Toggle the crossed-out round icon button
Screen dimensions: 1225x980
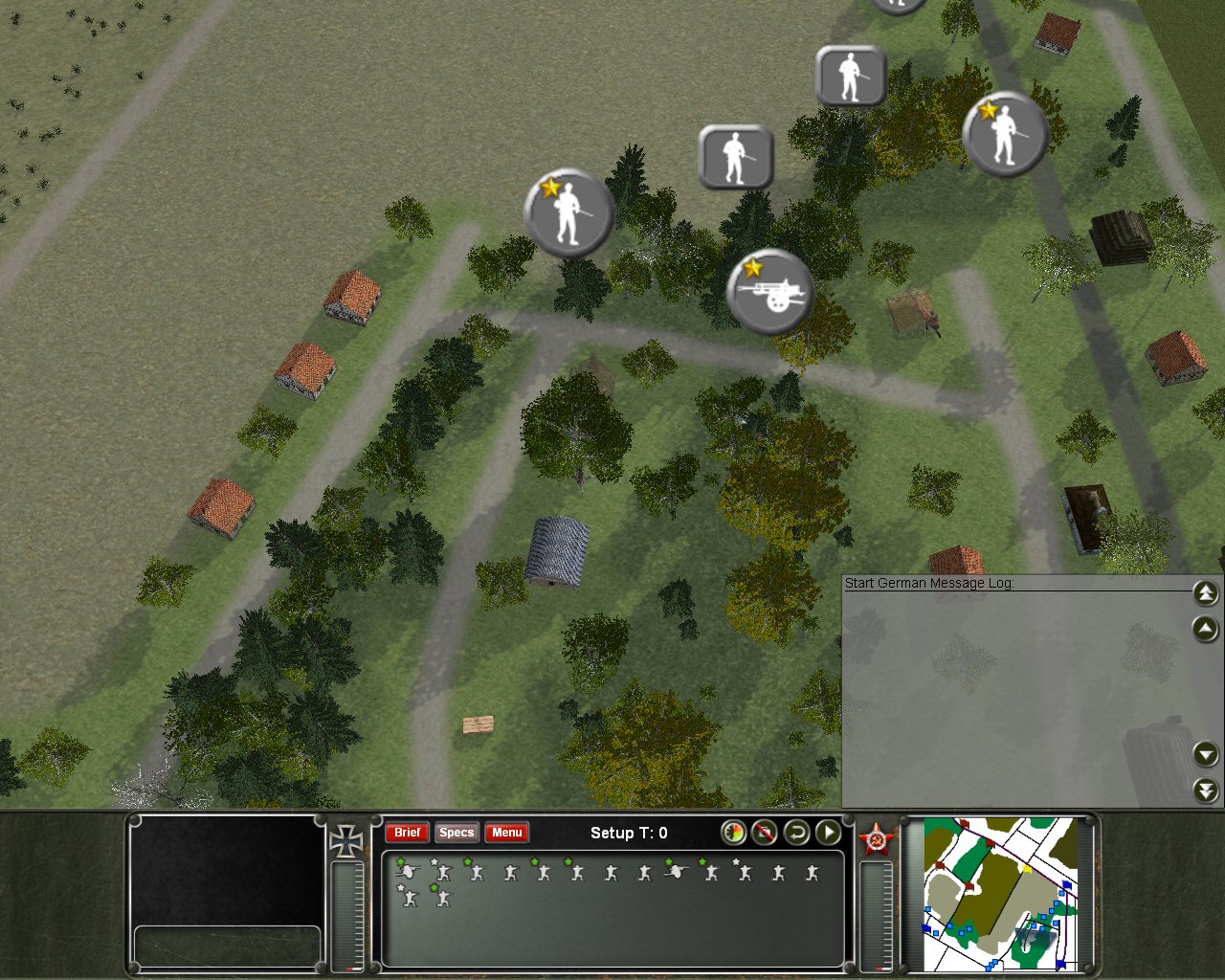(764, 833)
